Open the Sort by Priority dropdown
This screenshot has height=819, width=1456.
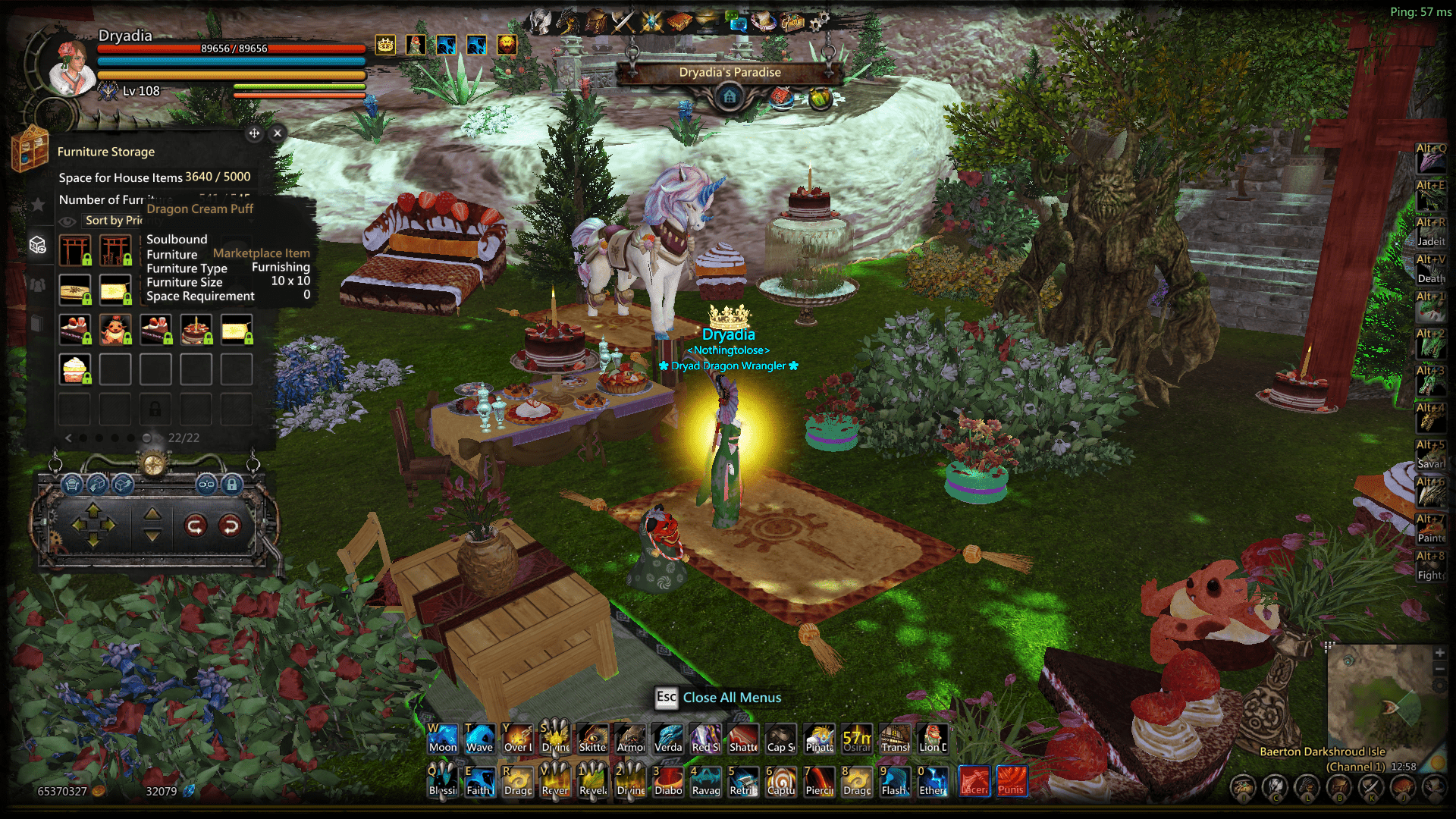114,220
